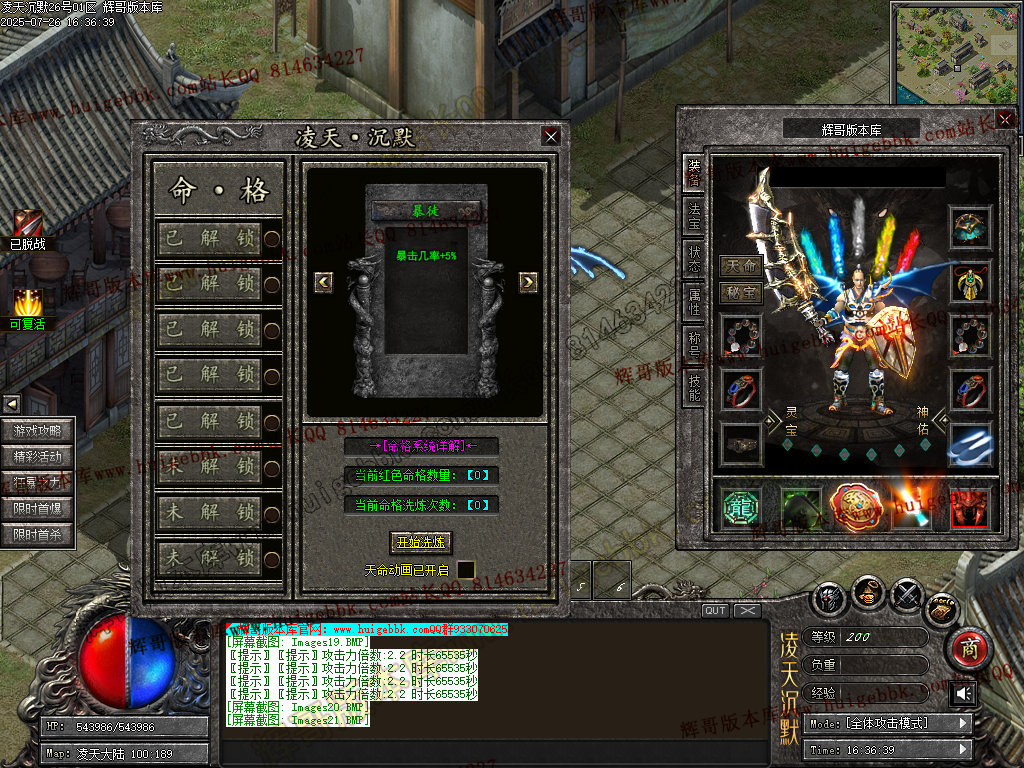Close the character equipment panel

pos(1005,119)
